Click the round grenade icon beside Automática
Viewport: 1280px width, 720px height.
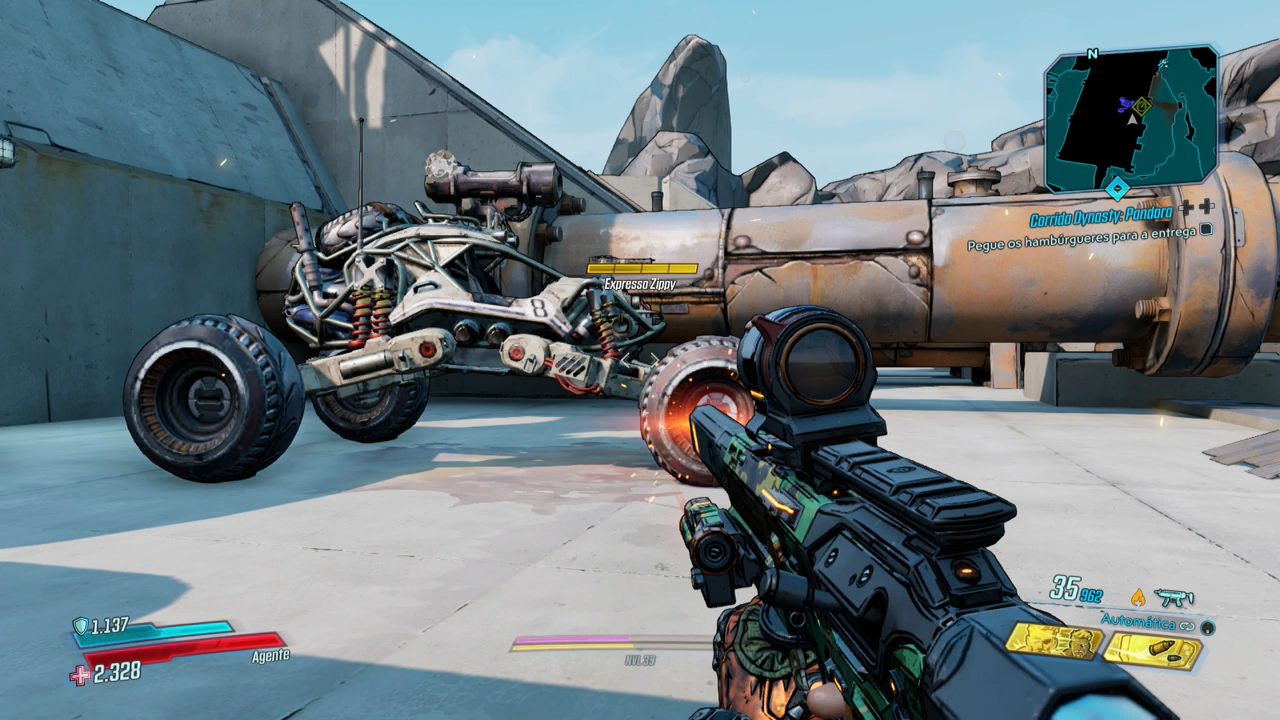[1207, 627]
